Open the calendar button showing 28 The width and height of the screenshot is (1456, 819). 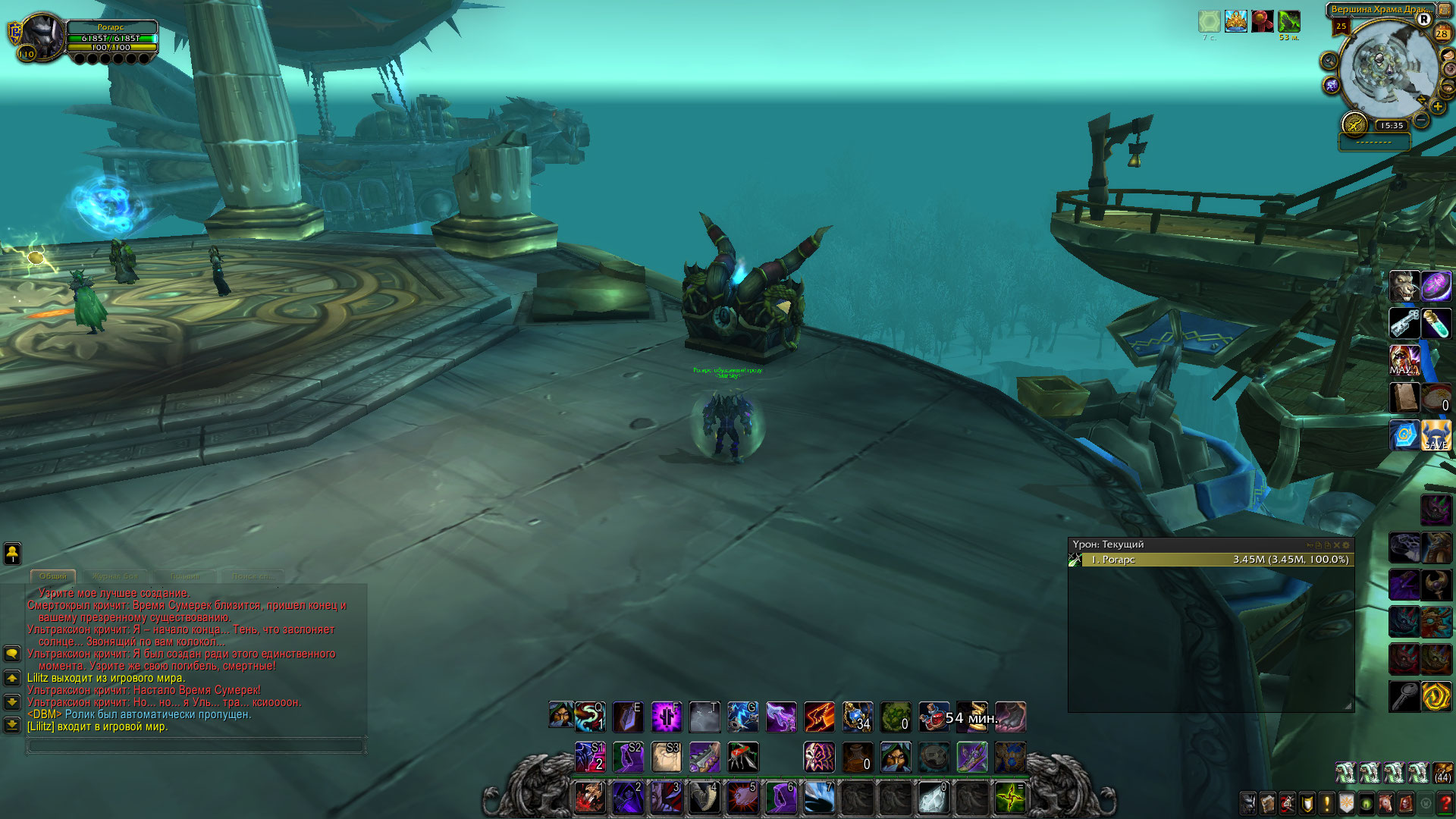tap(1442, 33)
